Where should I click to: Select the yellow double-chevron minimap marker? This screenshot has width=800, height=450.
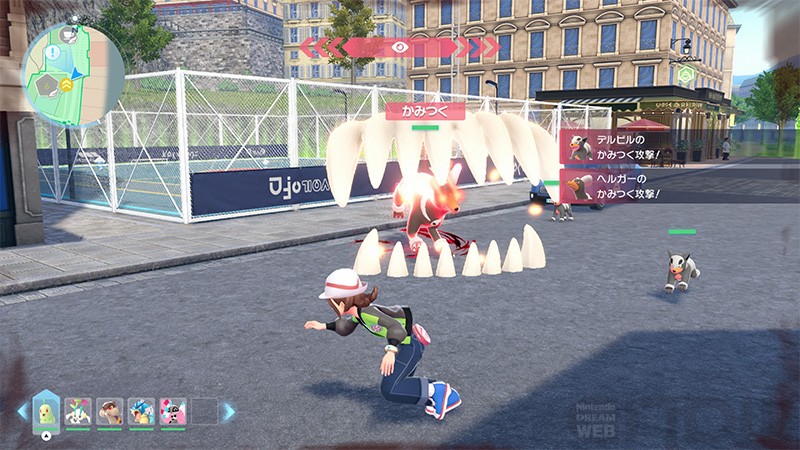[65, 85]
